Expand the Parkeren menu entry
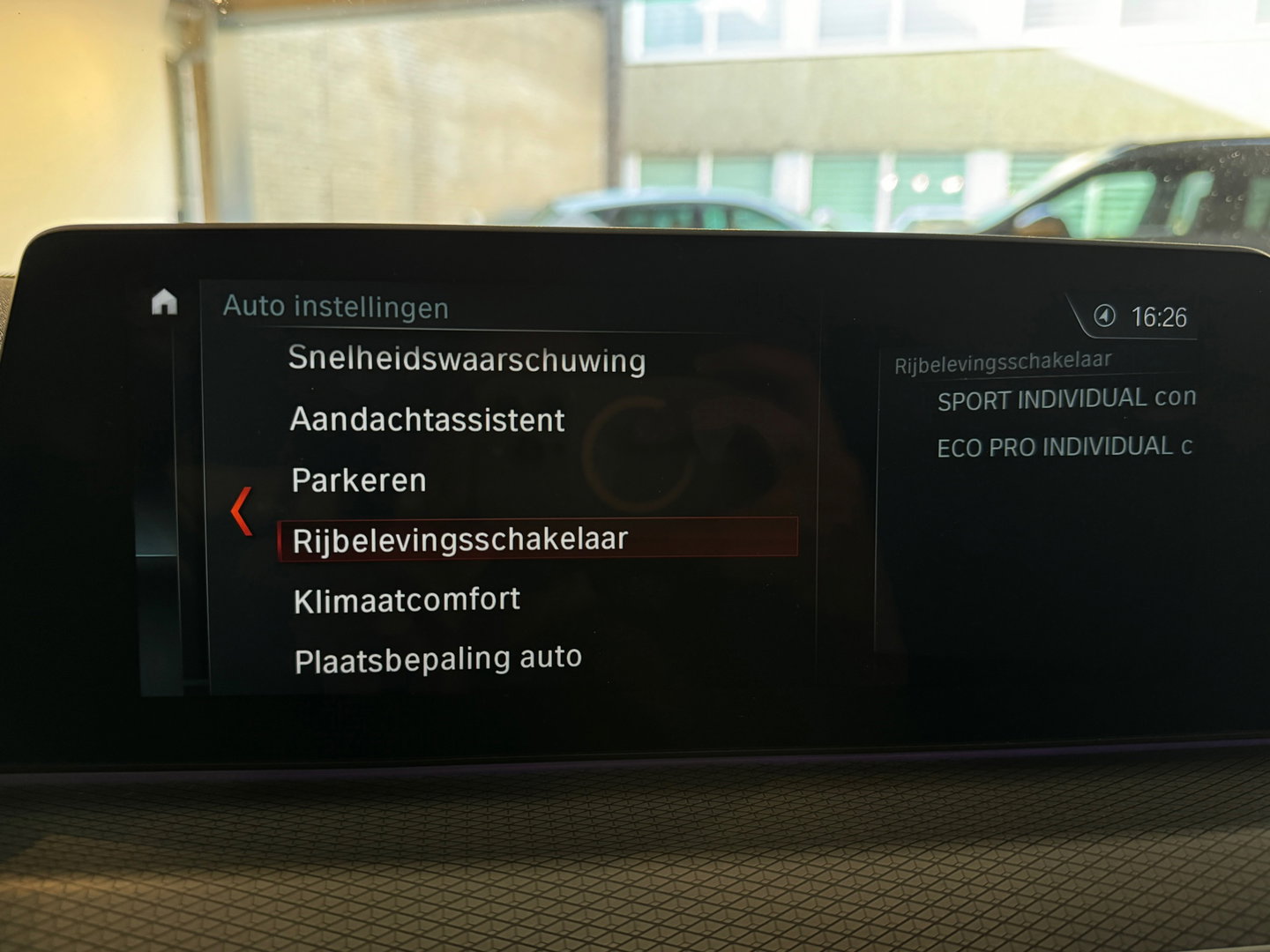 (357, 480)
